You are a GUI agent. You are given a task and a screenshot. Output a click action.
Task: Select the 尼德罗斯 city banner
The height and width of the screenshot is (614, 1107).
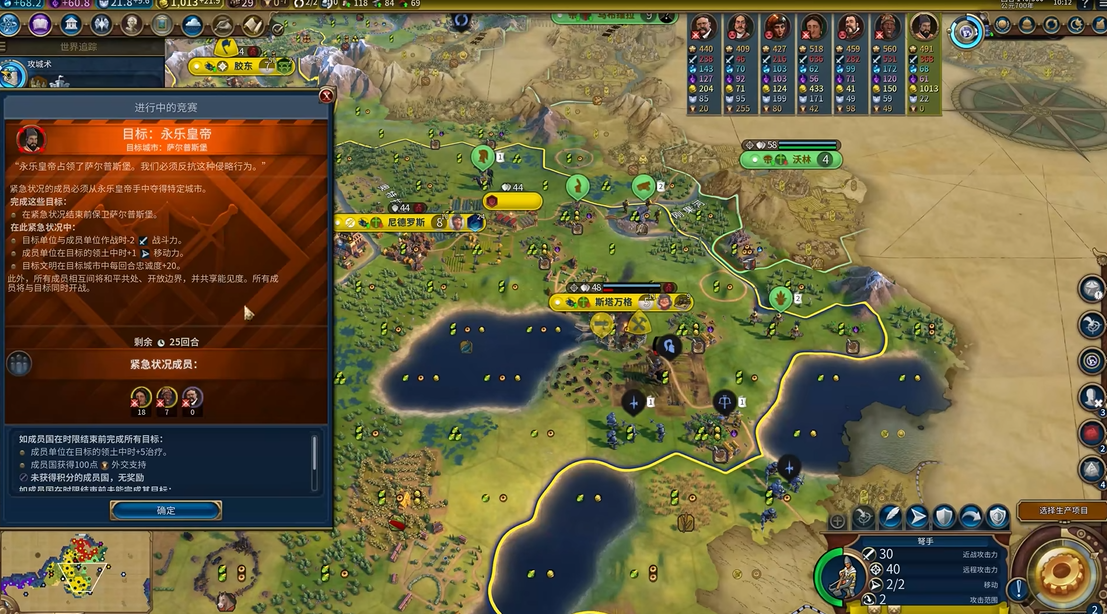[x=406, y=222]
